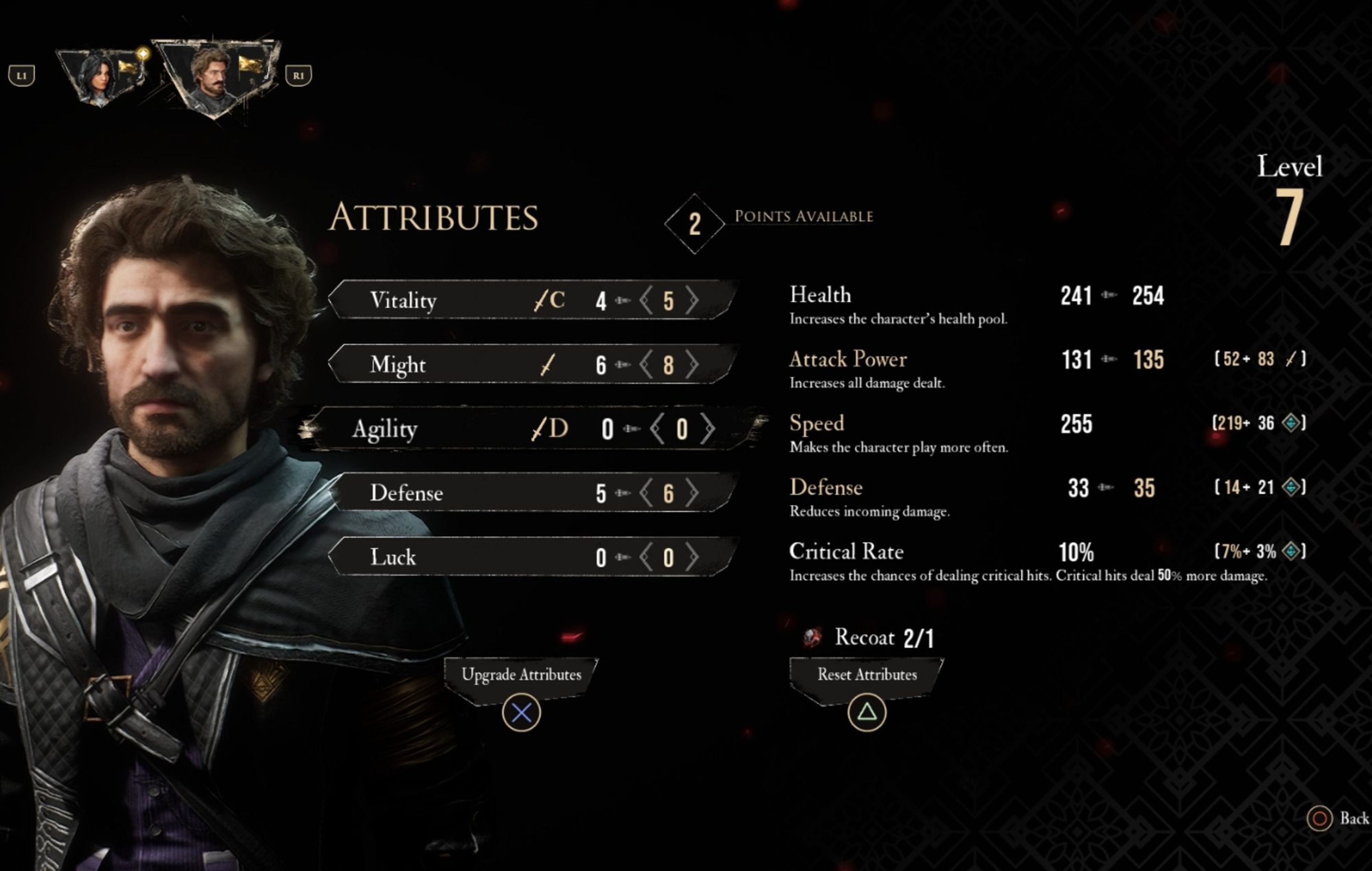Decrease Defense with the left arrow
Image resolution: width=1372 pixels, height=871 pixels.
pos(646,493)
